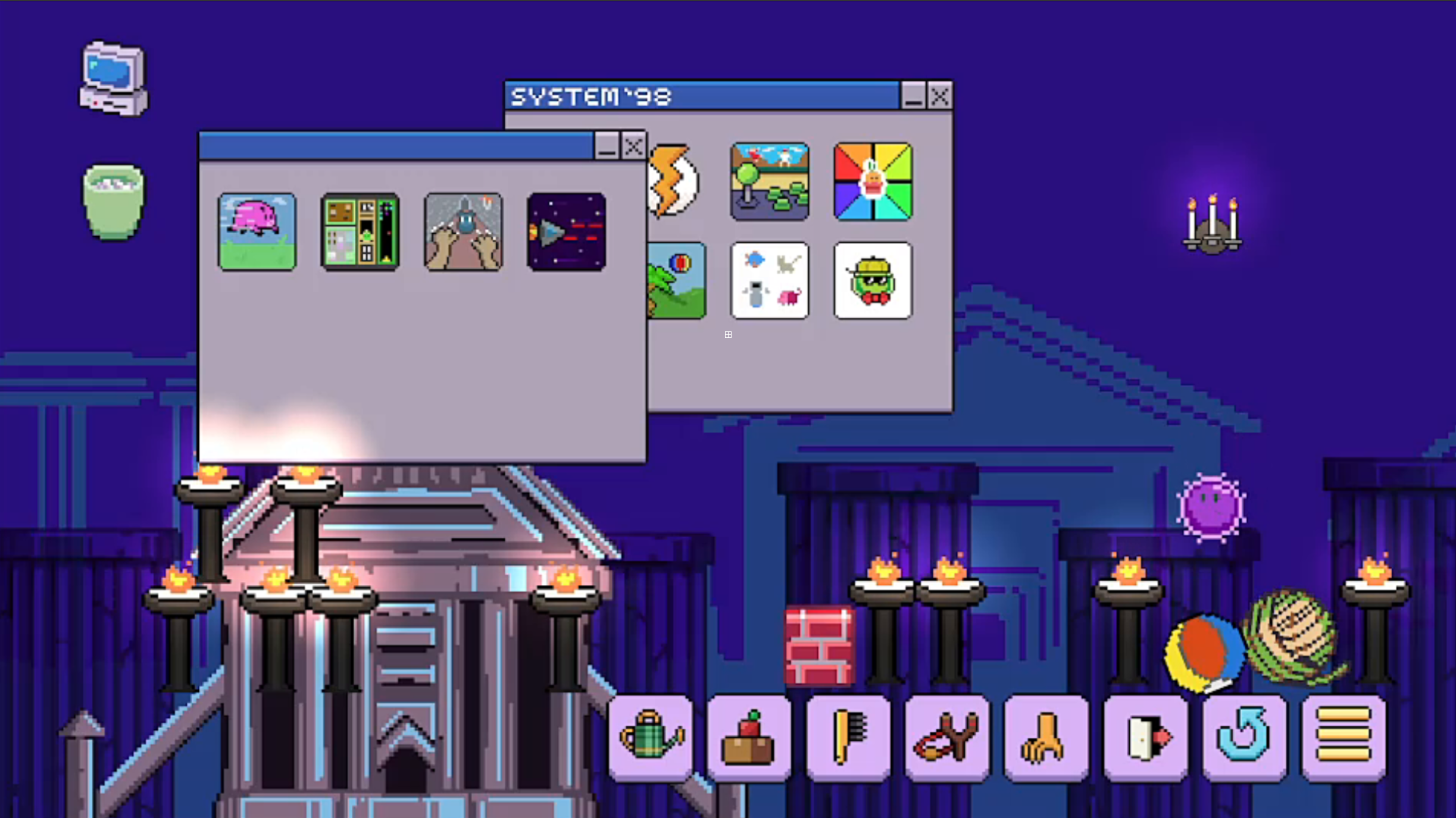This screenshot has width=1456, height=818.
Task: Open the pets app with fish and cat
Action: coord(769,280)
